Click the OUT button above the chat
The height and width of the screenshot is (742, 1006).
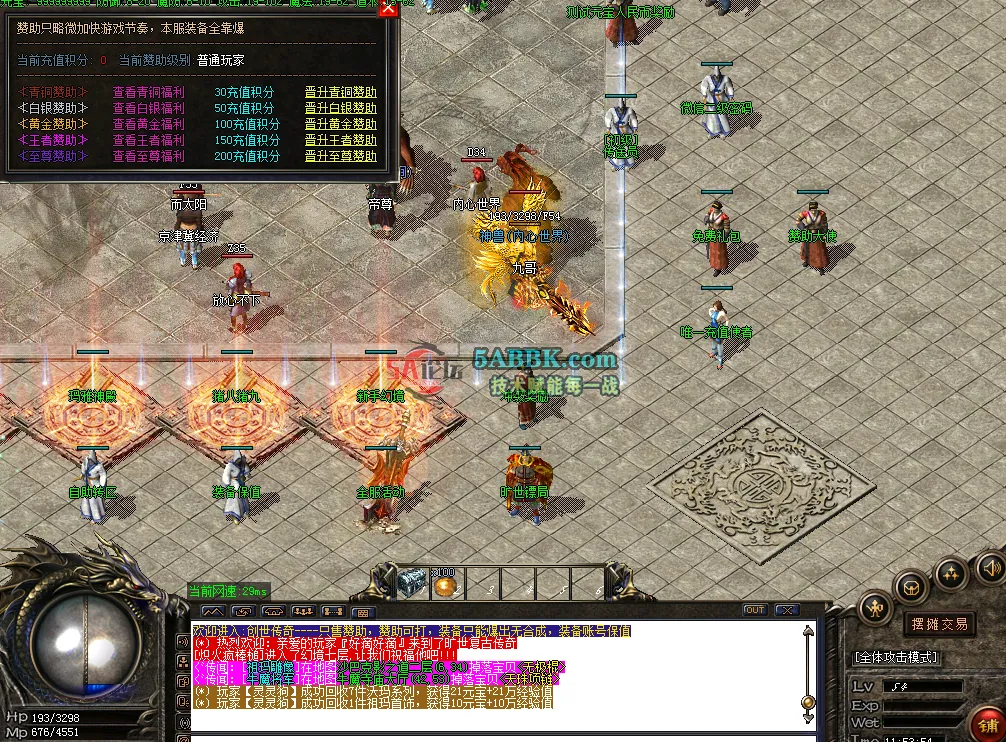(755, 610)
